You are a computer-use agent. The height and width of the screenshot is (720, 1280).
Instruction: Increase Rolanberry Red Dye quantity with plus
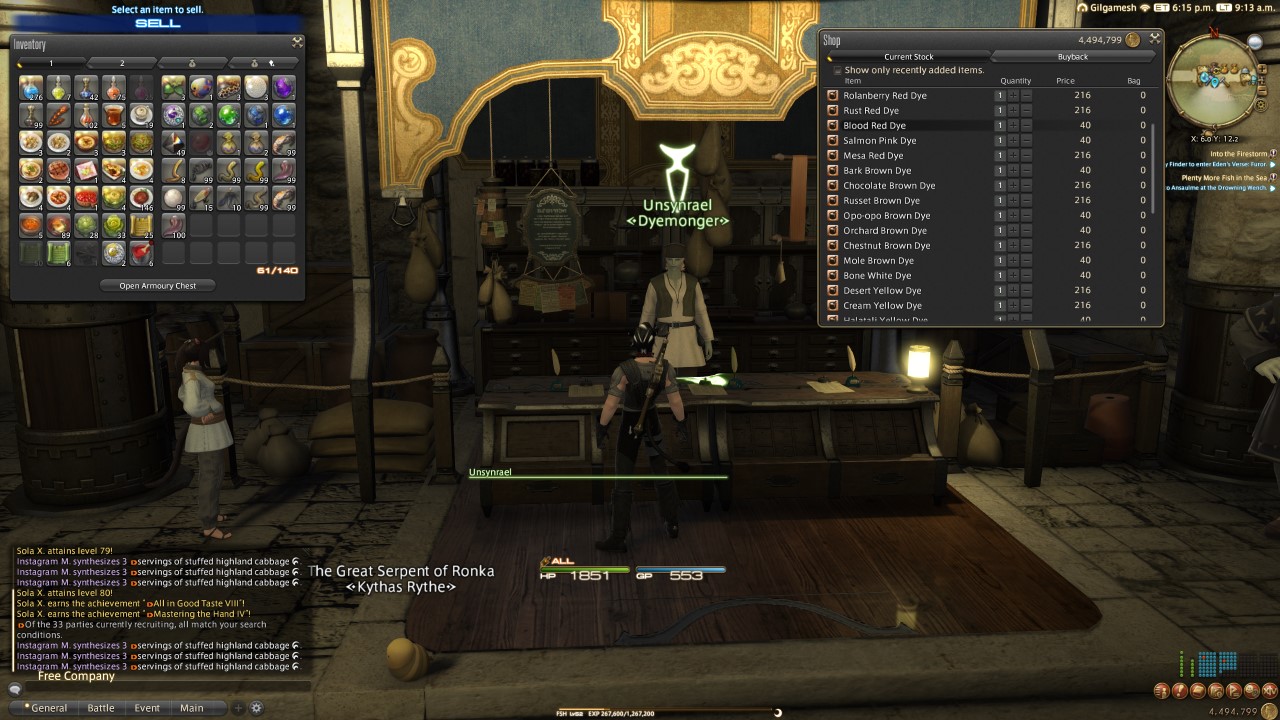tap(1013, 95)
